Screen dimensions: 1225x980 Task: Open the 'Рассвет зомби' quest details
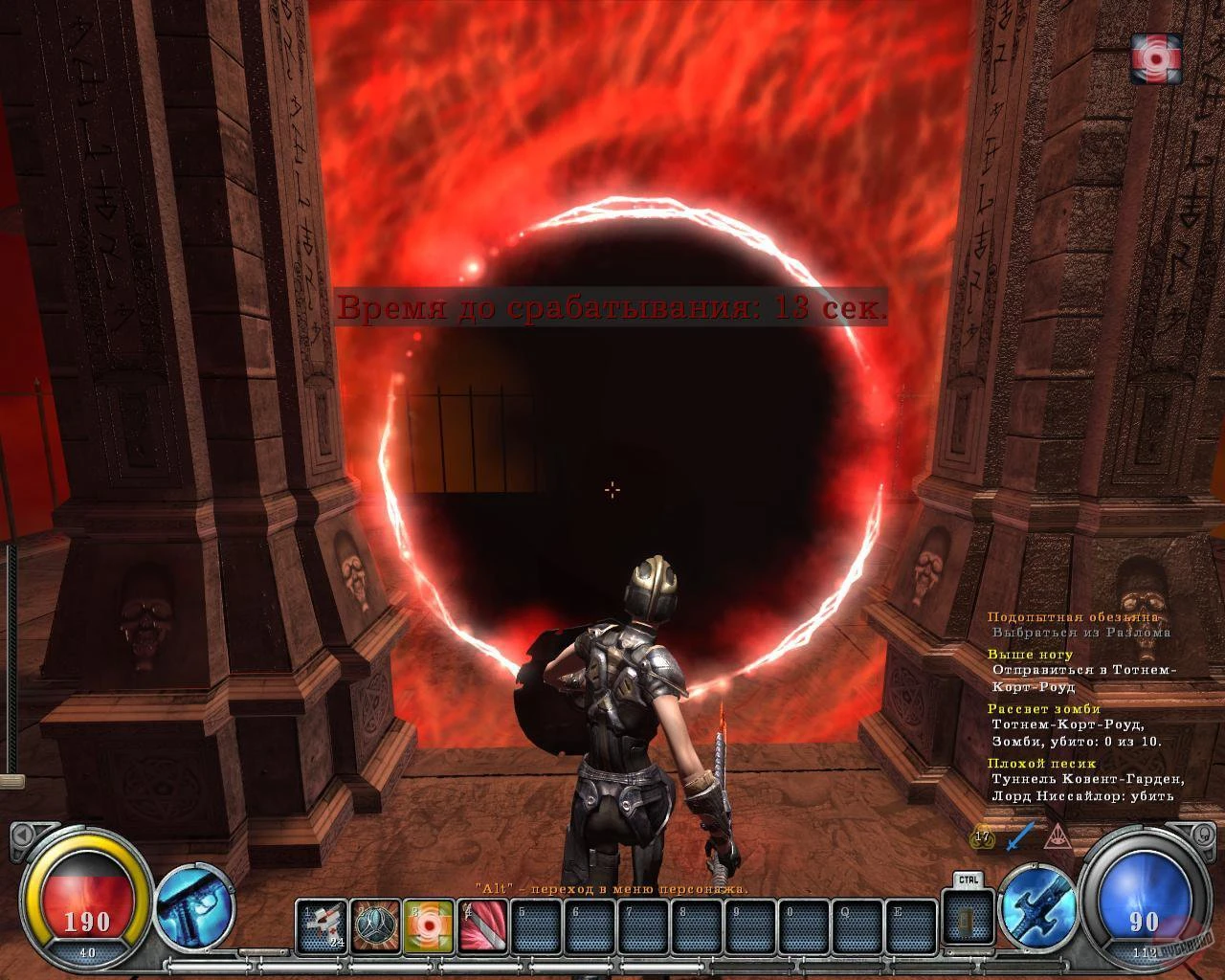click(x=1045, y=709)
